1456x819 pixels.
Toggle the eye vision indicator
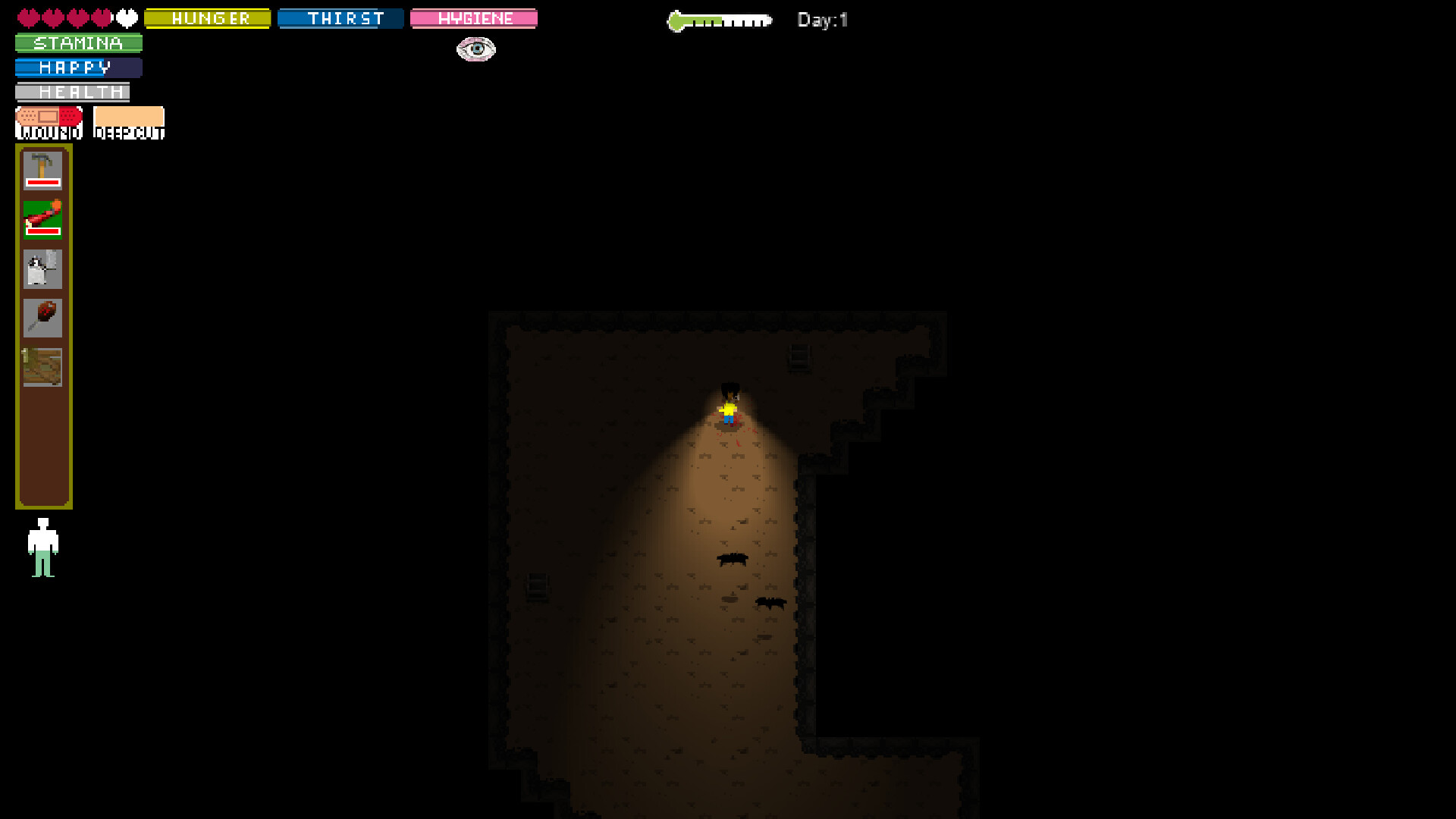coord(475,49)
